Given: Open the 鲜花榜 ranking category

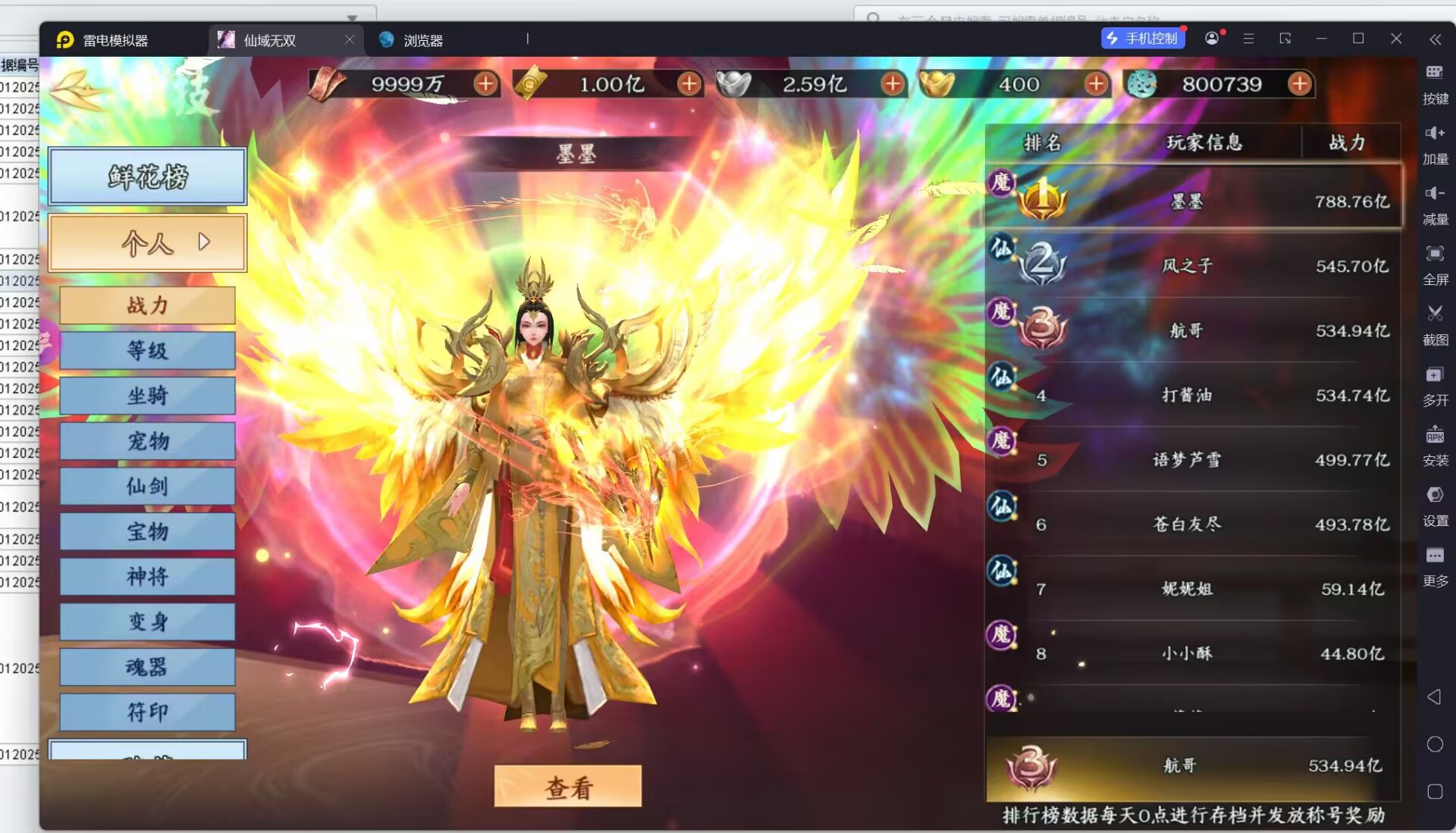Looking at the screenshot, I should tap(147, 177).
